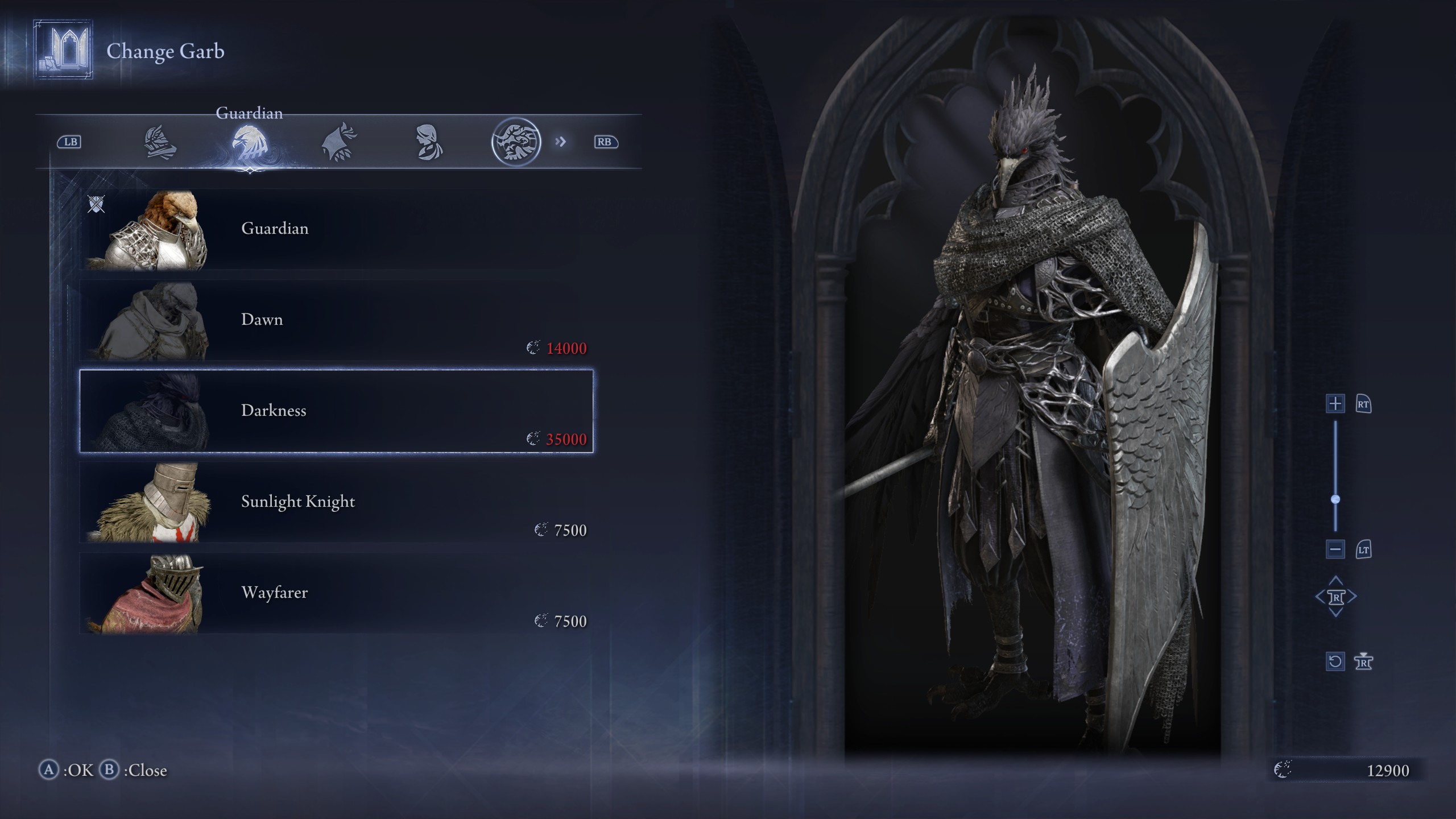Click the minus icon to zoom out the preview

coord(1334,550)
